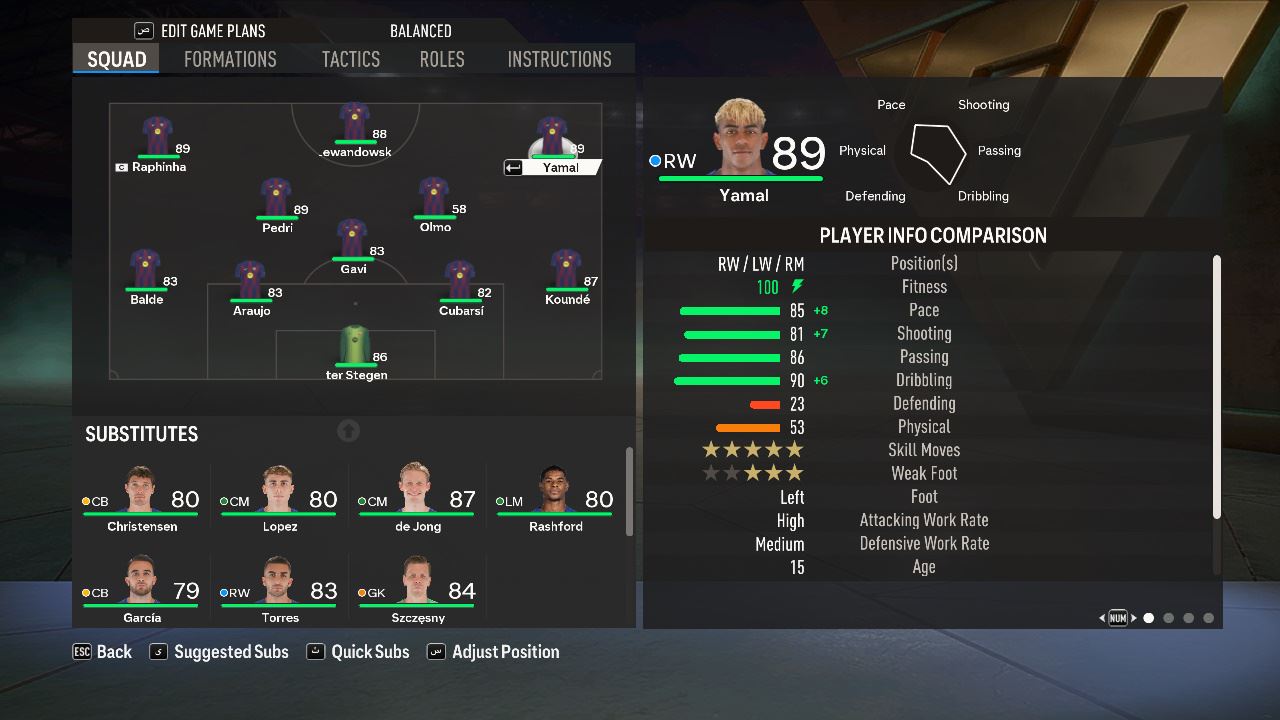Choose Lewandowski's shirt on the pitch
The width and height of the screenshot is (1280, 720).
[354, 123]
